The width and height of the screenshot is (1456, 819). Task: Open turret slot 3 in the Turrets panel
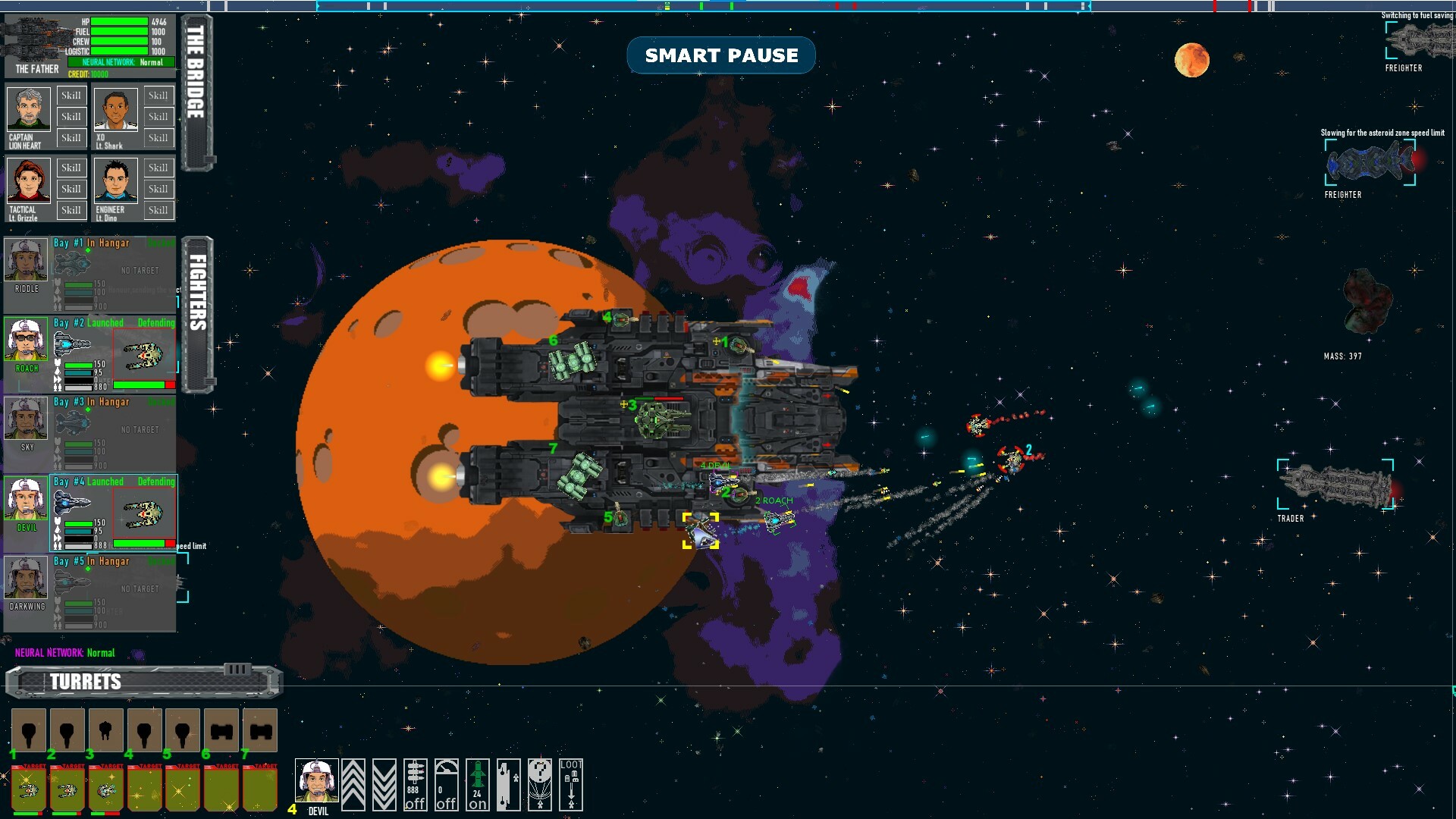[x=106, y=730]
